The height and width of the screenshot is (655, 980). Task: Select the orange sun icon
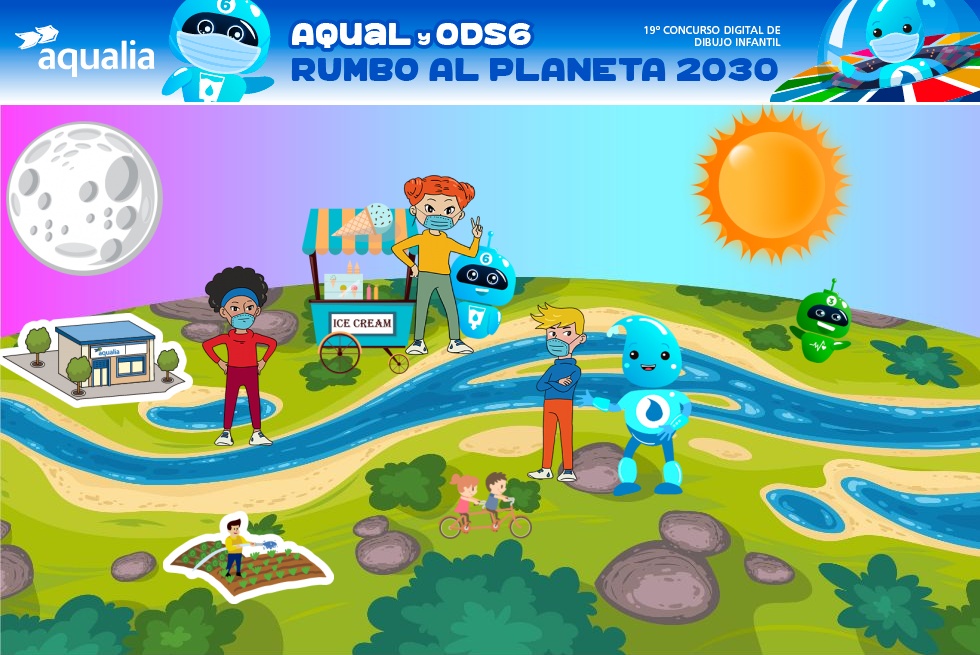[x=771, y=185]
